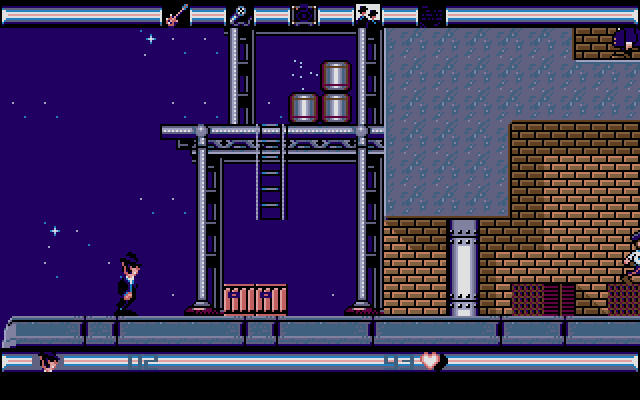Choose the amplifier speaker icon
This screenshot has height=400, width=640.
pos(304,15)
